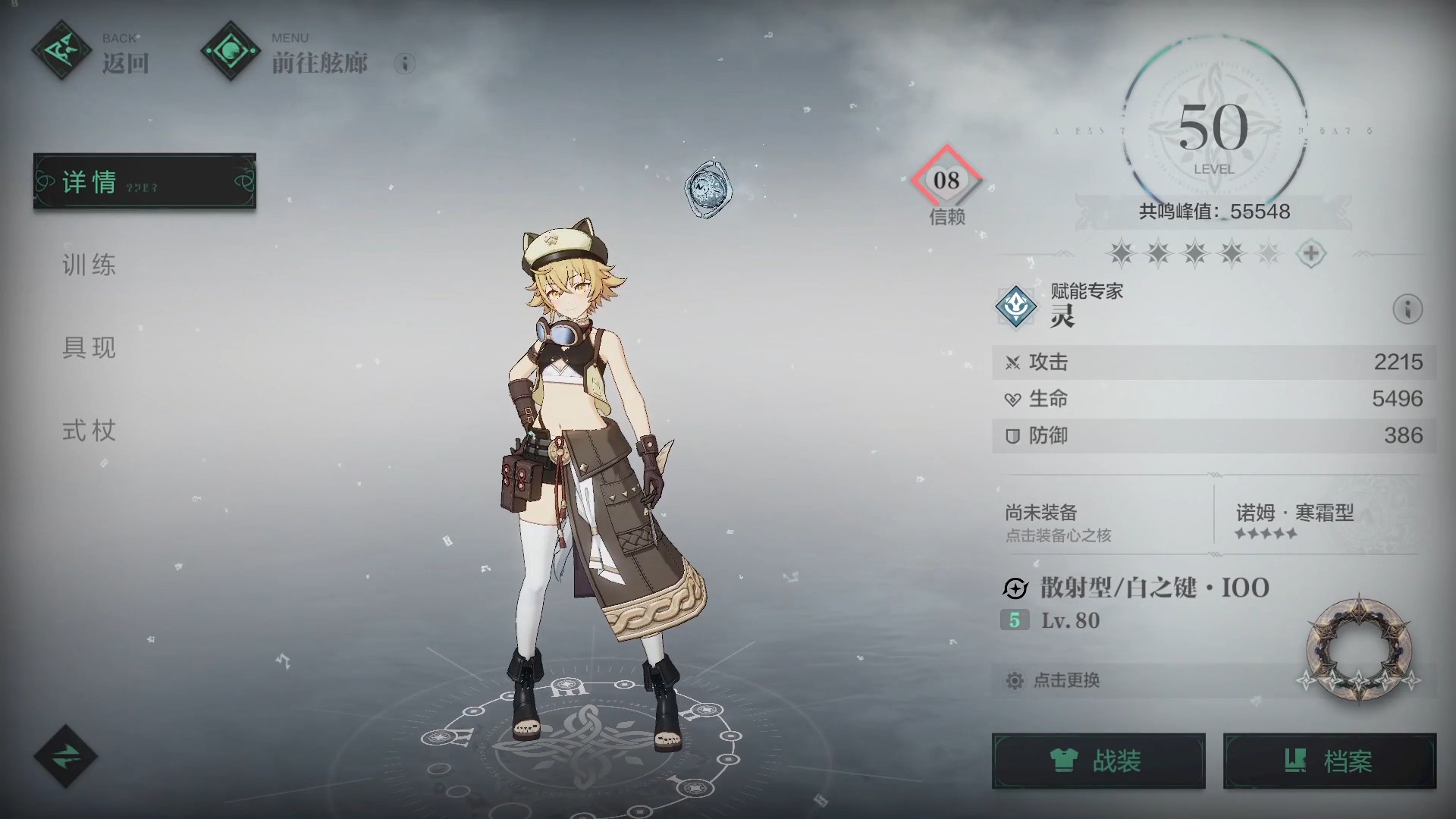Click the swap character arrows button
Image resolution: width=1456 pixels, height=819 pixels.
[x=65, y=755]
